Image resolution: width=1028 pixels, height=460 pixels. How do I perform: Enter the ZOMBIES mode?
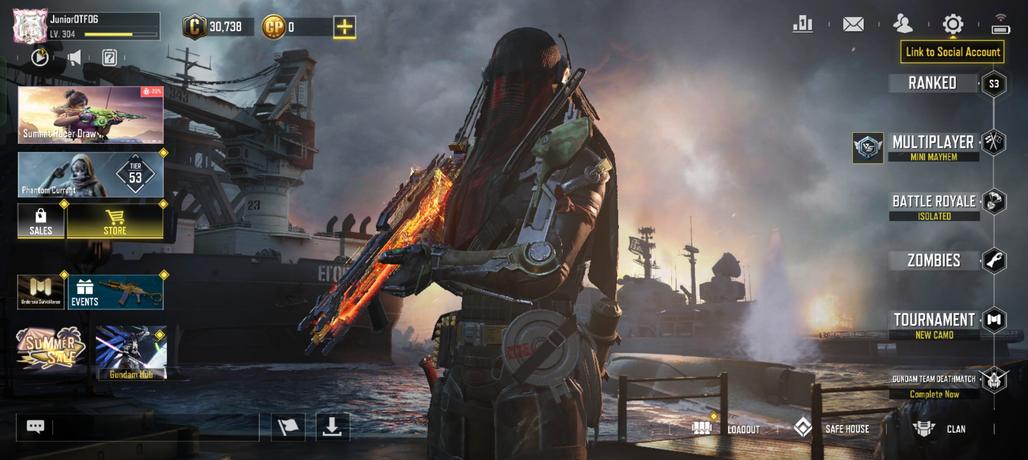point(932,260)
